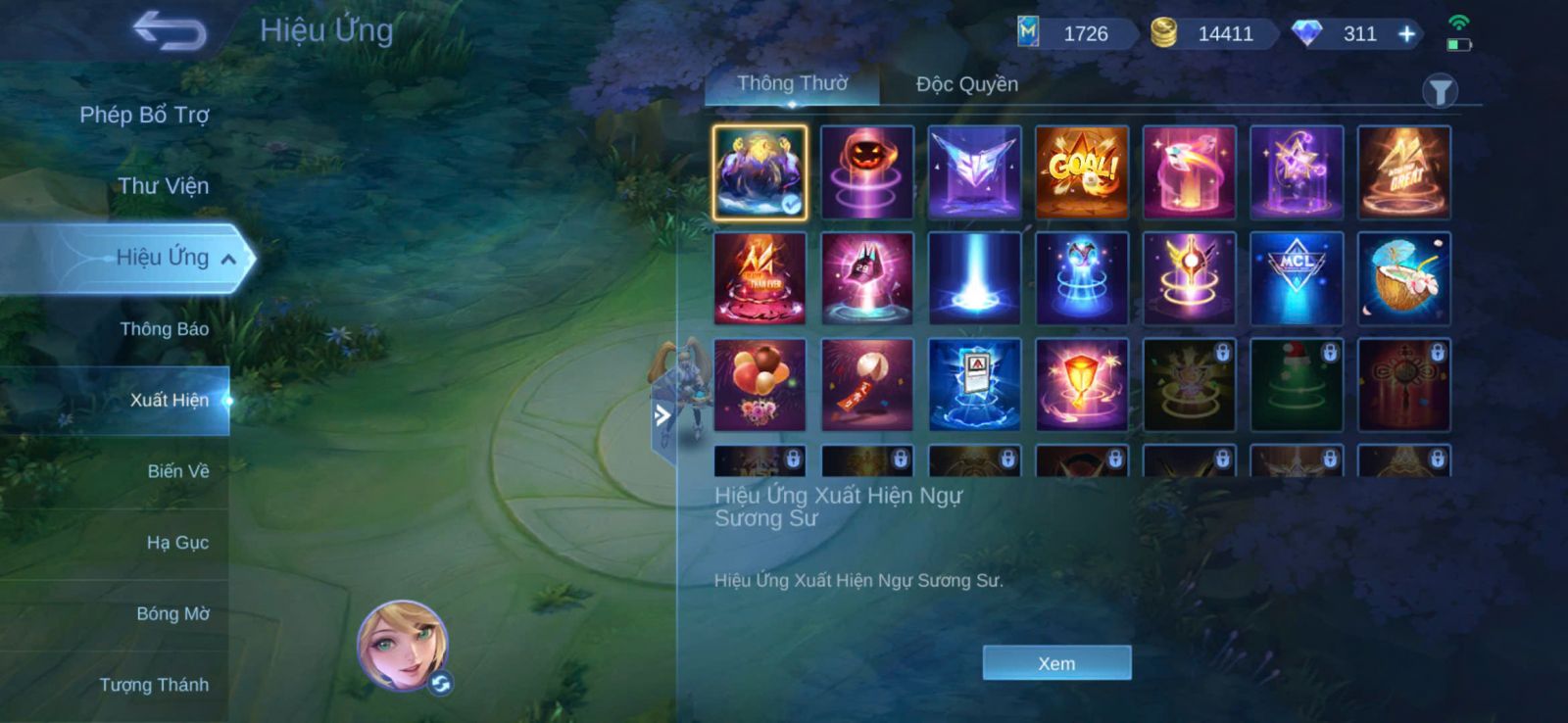
Task: Open the Thư Viện section
Action: 163,186
